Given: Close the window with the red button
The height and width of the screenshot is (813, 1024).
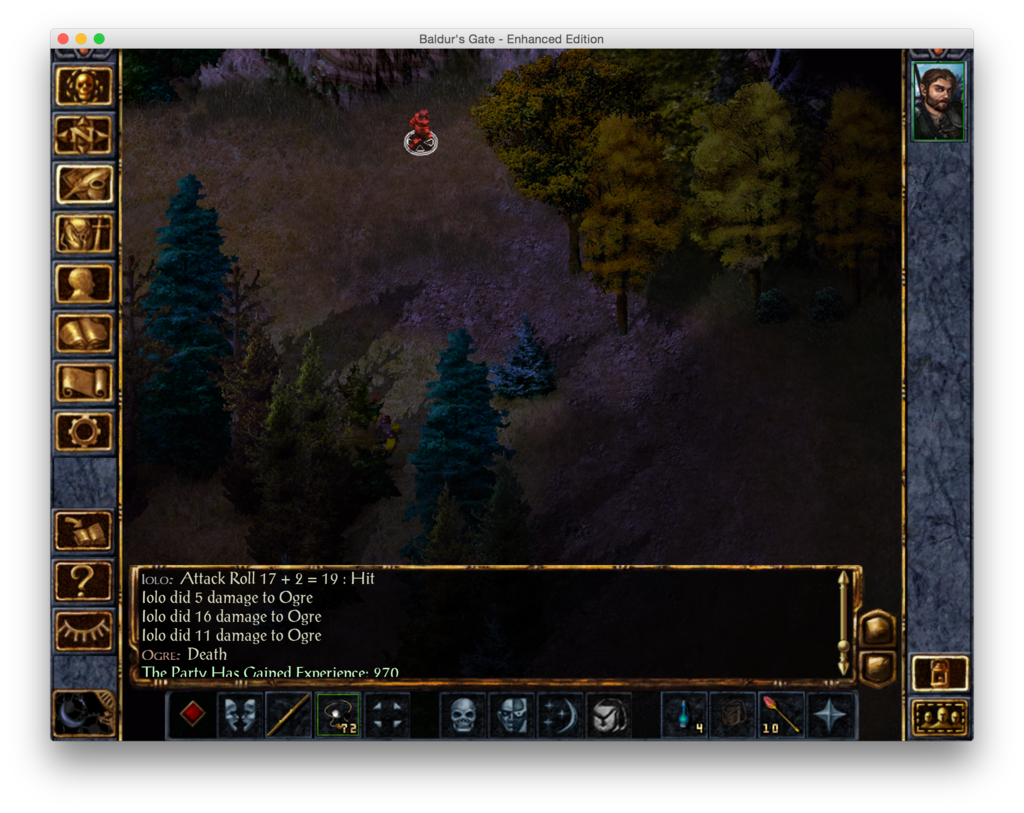Looking at the screenshot, I should pos(63,39).
